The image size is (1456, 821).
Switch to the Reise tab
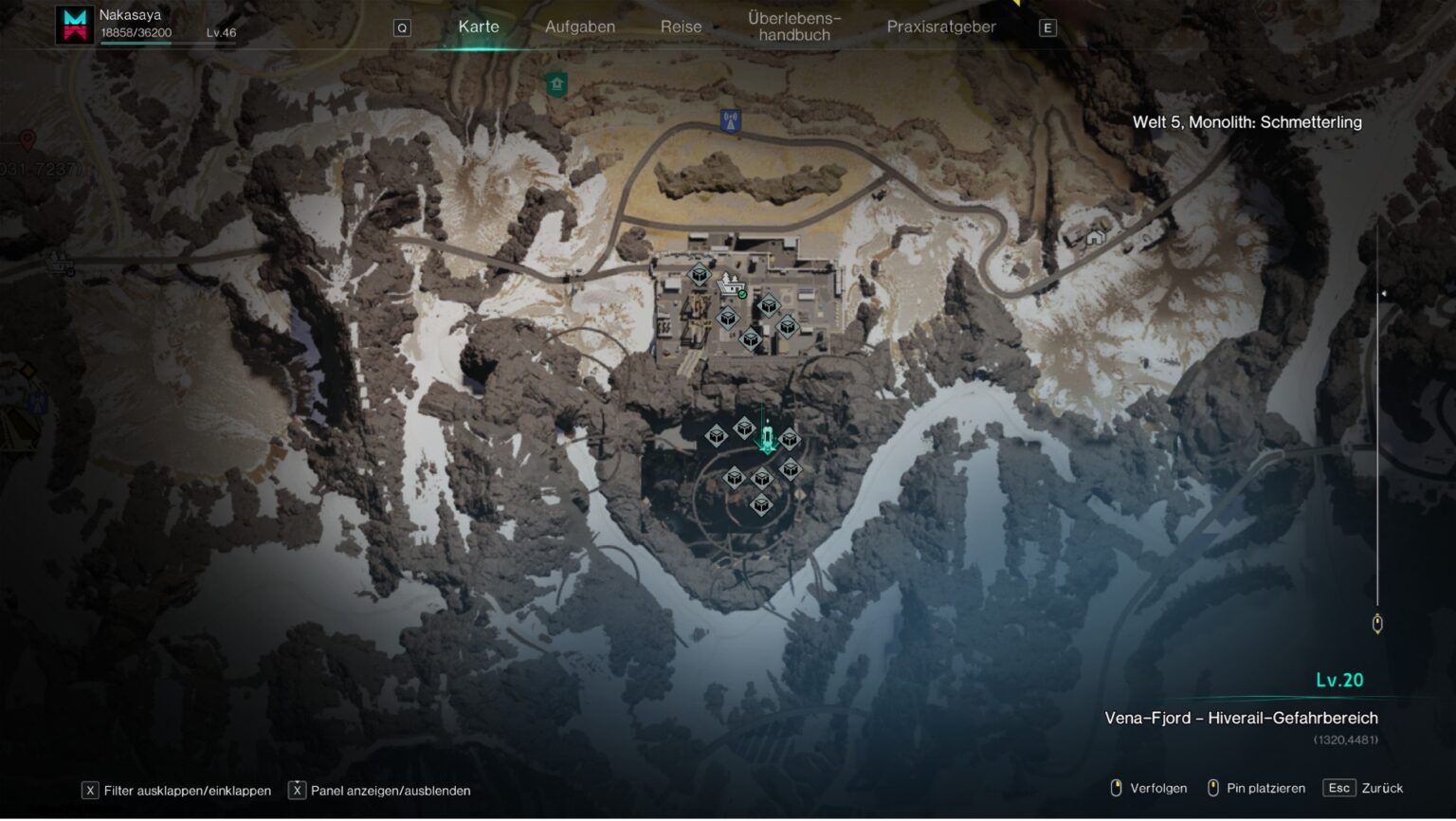click(x=681, y=27)
